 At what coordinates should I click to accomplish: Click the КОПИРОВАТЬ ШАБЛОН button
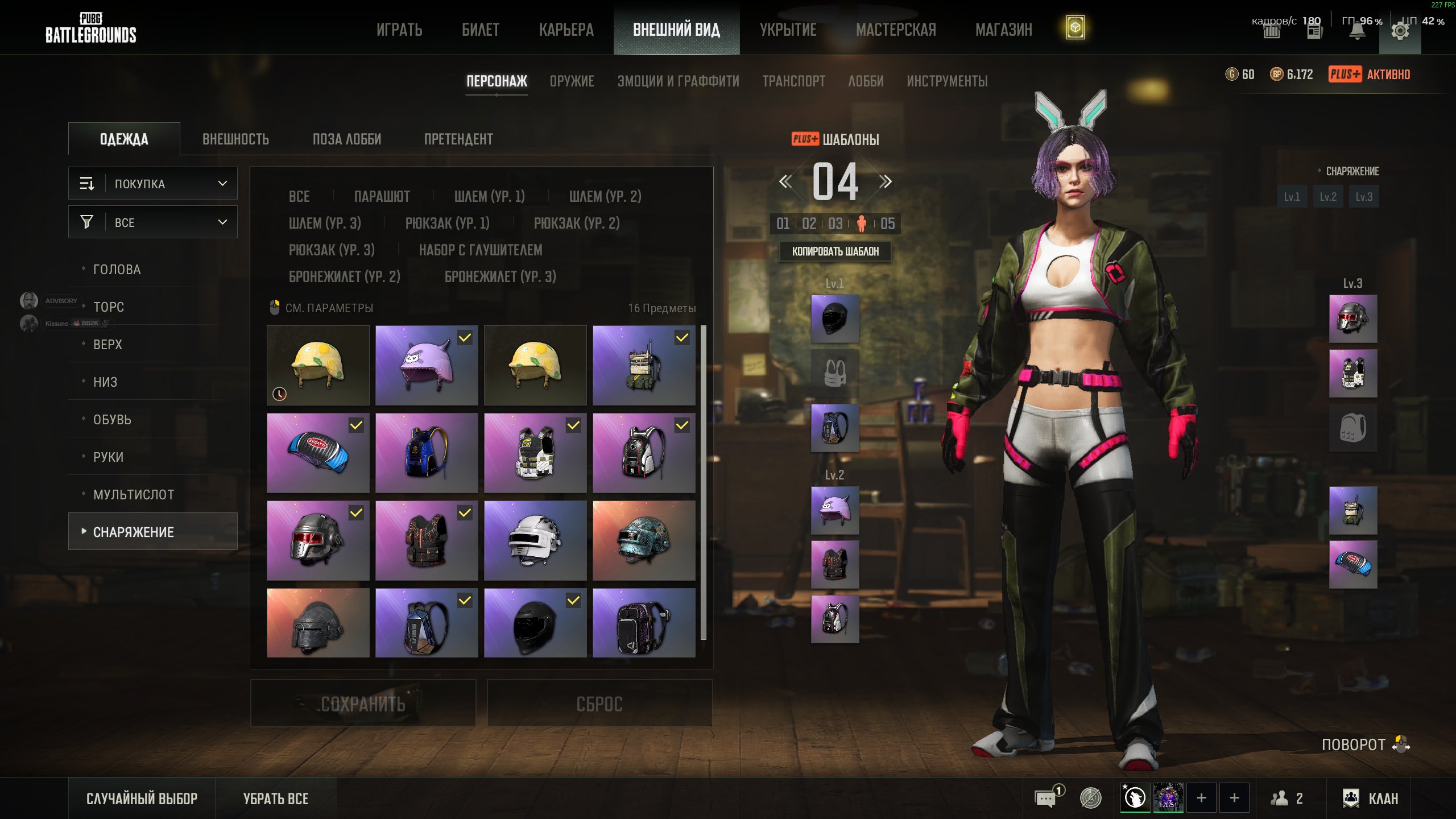(x=835, y=251)
